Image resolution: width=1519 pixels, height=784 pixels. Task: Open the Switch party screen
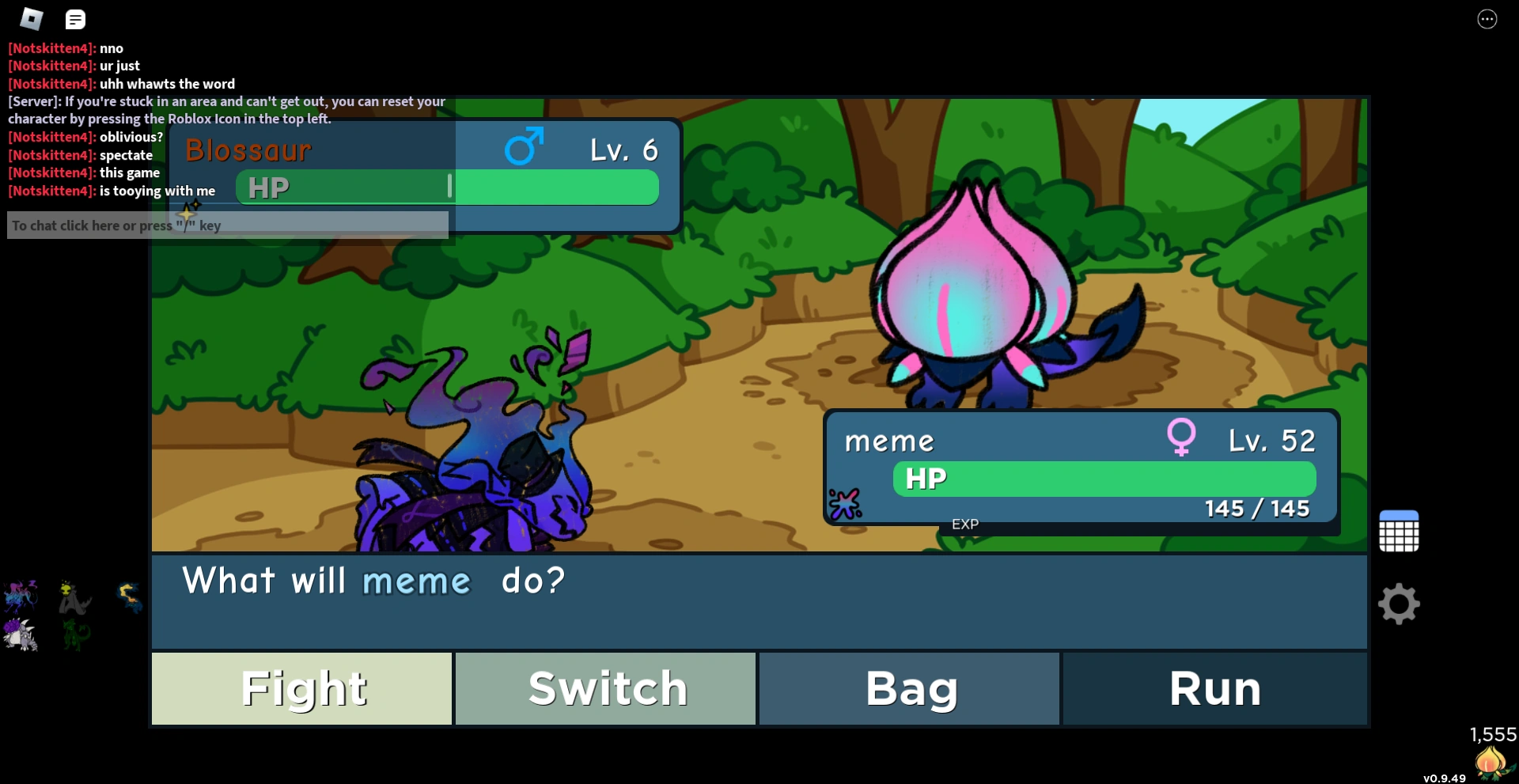[x=605, y=687]
